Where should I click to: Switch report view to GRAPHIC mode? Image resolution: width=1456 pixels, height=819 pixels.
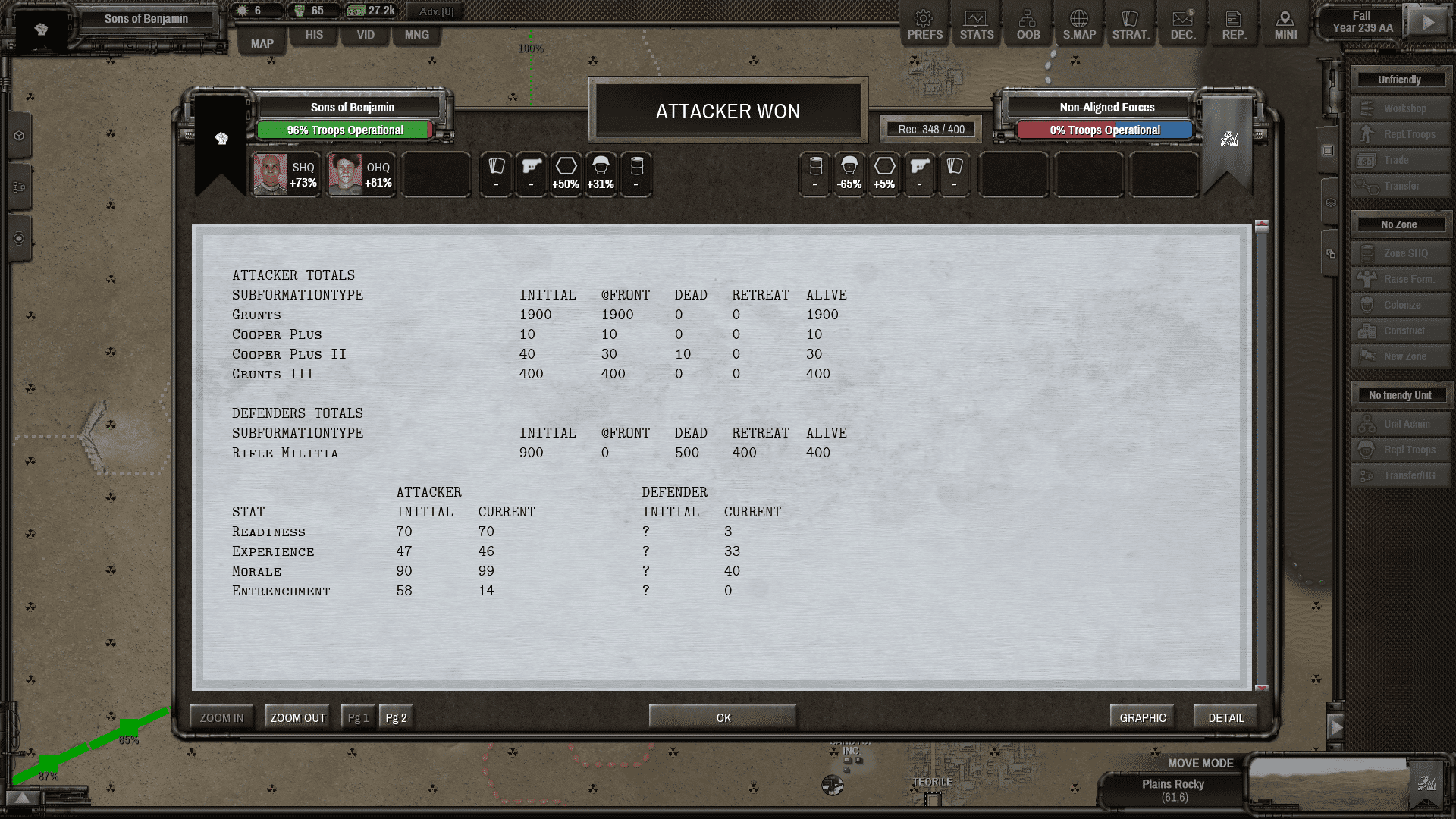tap(1142, 716)
